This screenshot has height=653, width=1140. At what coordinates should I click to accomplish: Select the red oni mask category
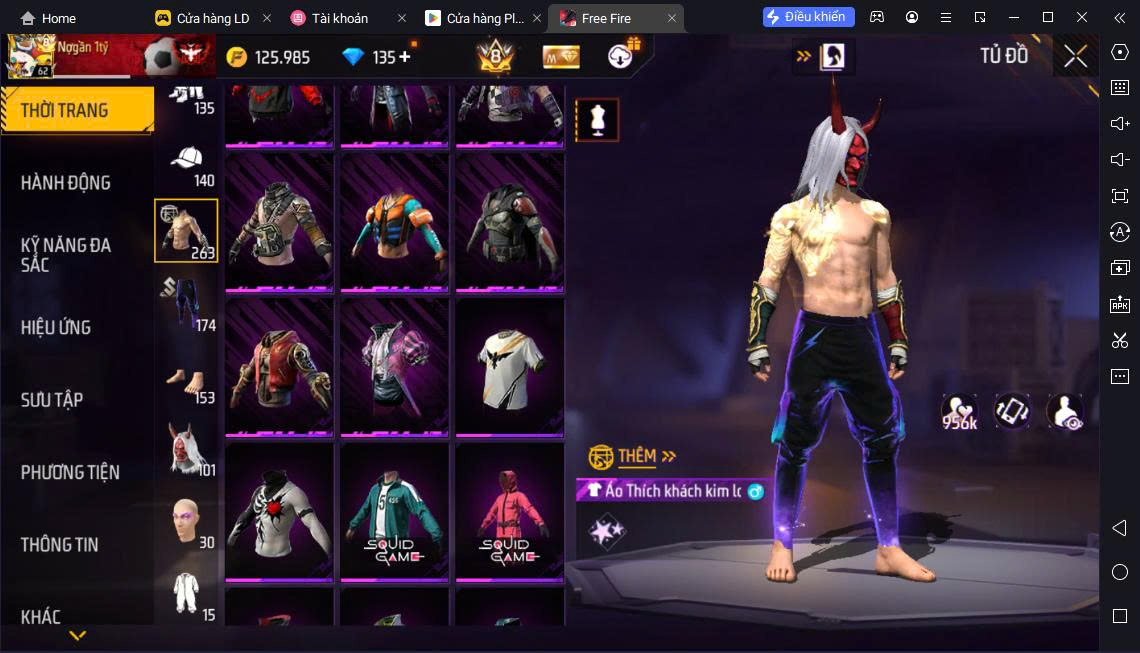(187, 451)
